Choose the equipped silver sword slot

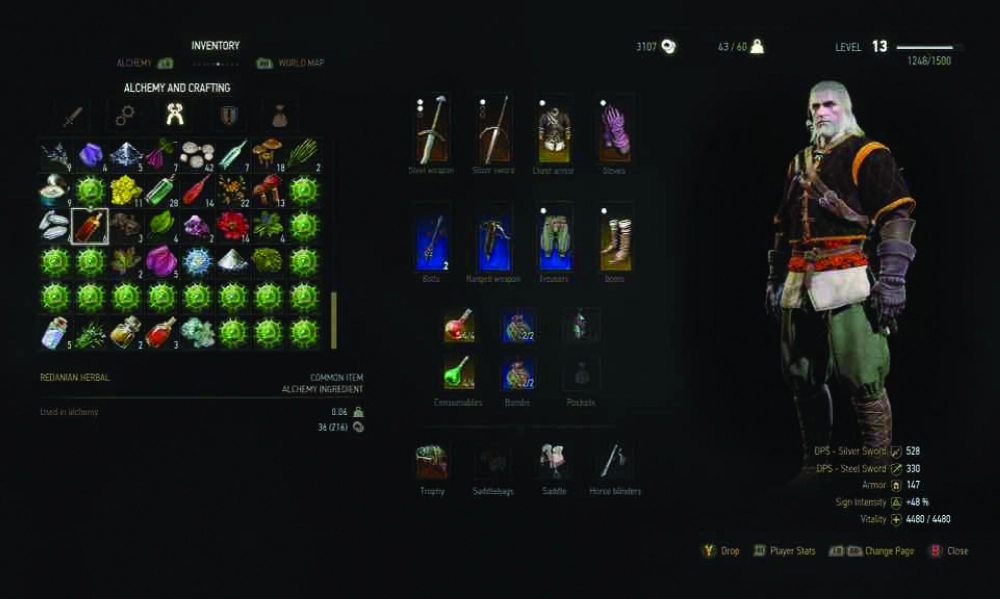click(x=494, y=130)
